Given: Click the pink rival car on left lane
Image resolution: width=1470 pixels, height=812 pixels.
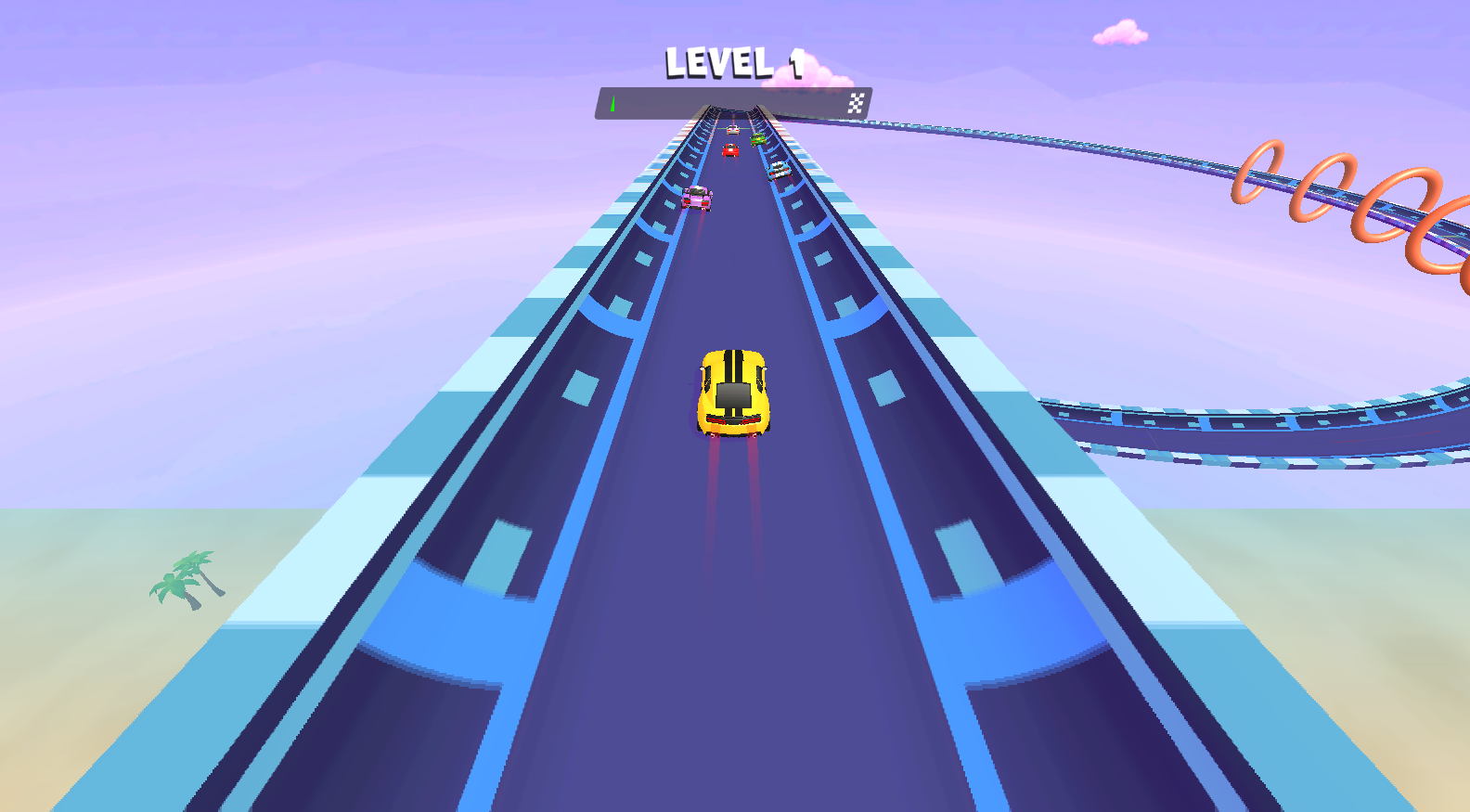Looking at the screenshot, I should [698, 199].
